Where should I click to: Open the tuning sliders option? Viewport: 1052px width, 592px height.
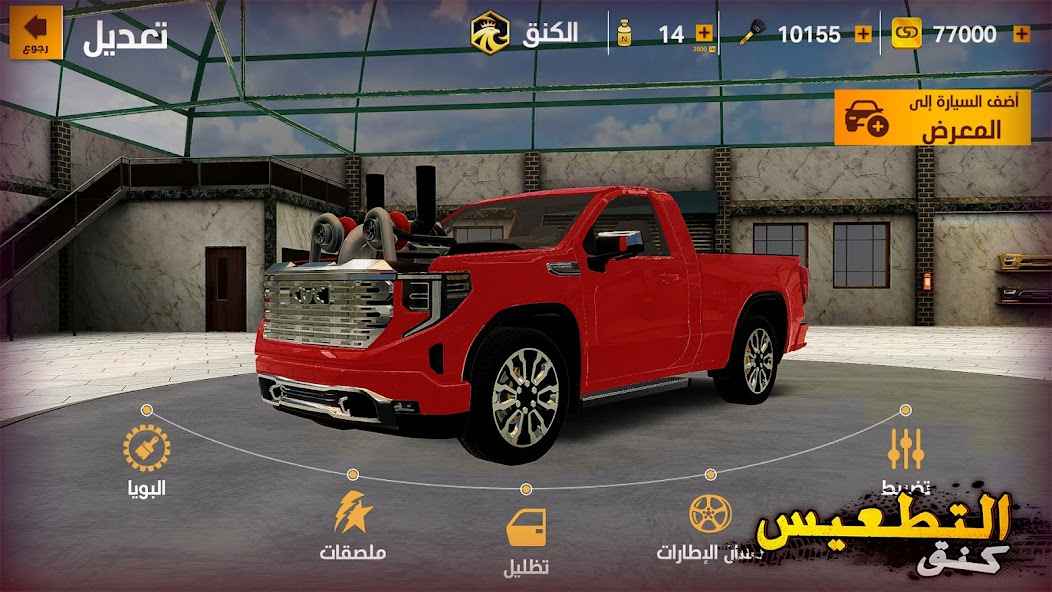point(905,450)
